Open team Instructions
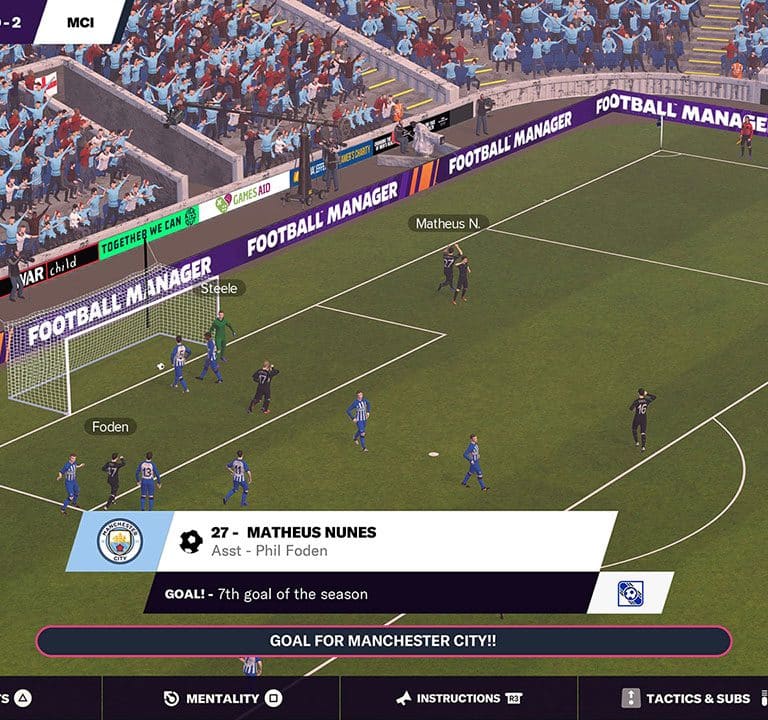The width and height of the screenshot is (768, 720). coord(459,698)
